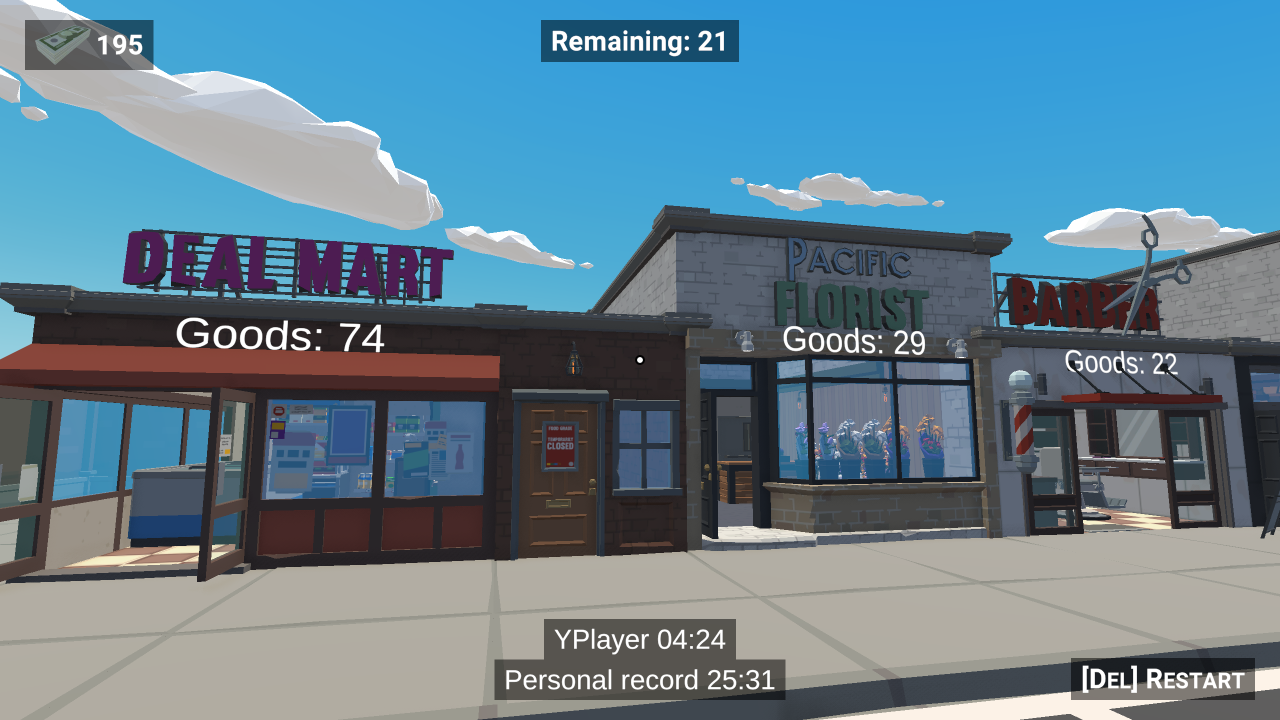Click the crosshair dot at screen center
This screenshot has height=720, width=1280.
click(639, 358)
